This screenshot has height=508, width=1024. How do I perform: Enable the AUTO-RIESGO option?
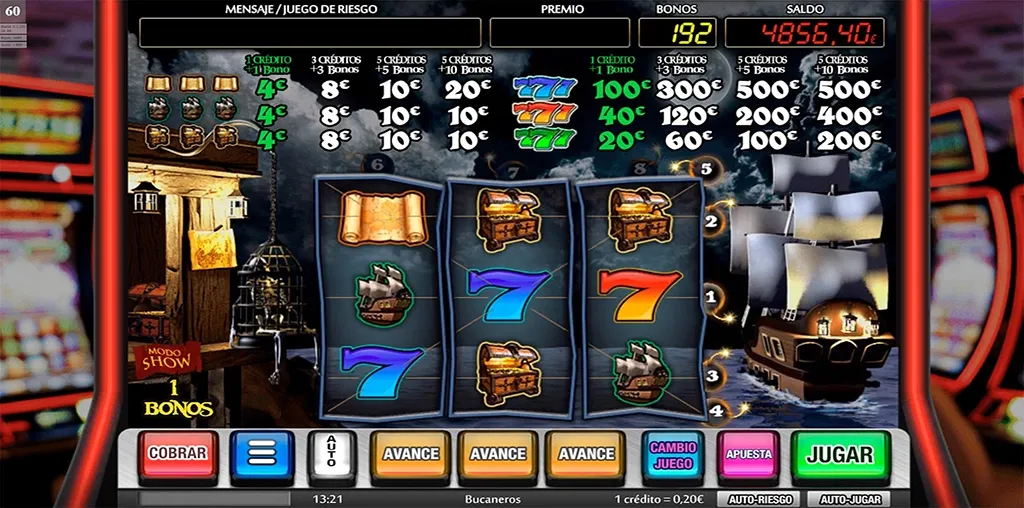pos(758,498)
